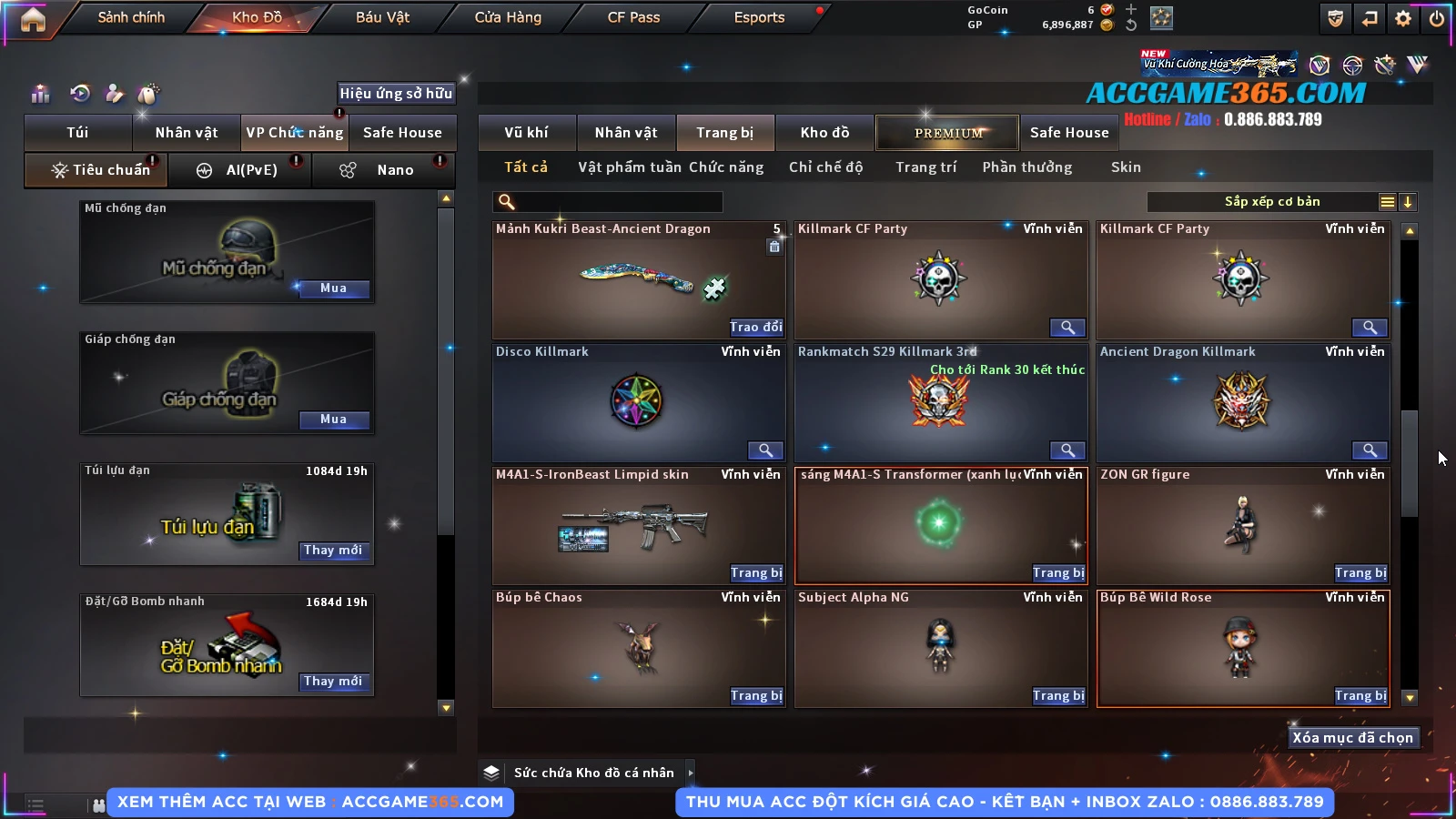Click the power exit button
1456x819 pixels.
tap(1437, 18)
